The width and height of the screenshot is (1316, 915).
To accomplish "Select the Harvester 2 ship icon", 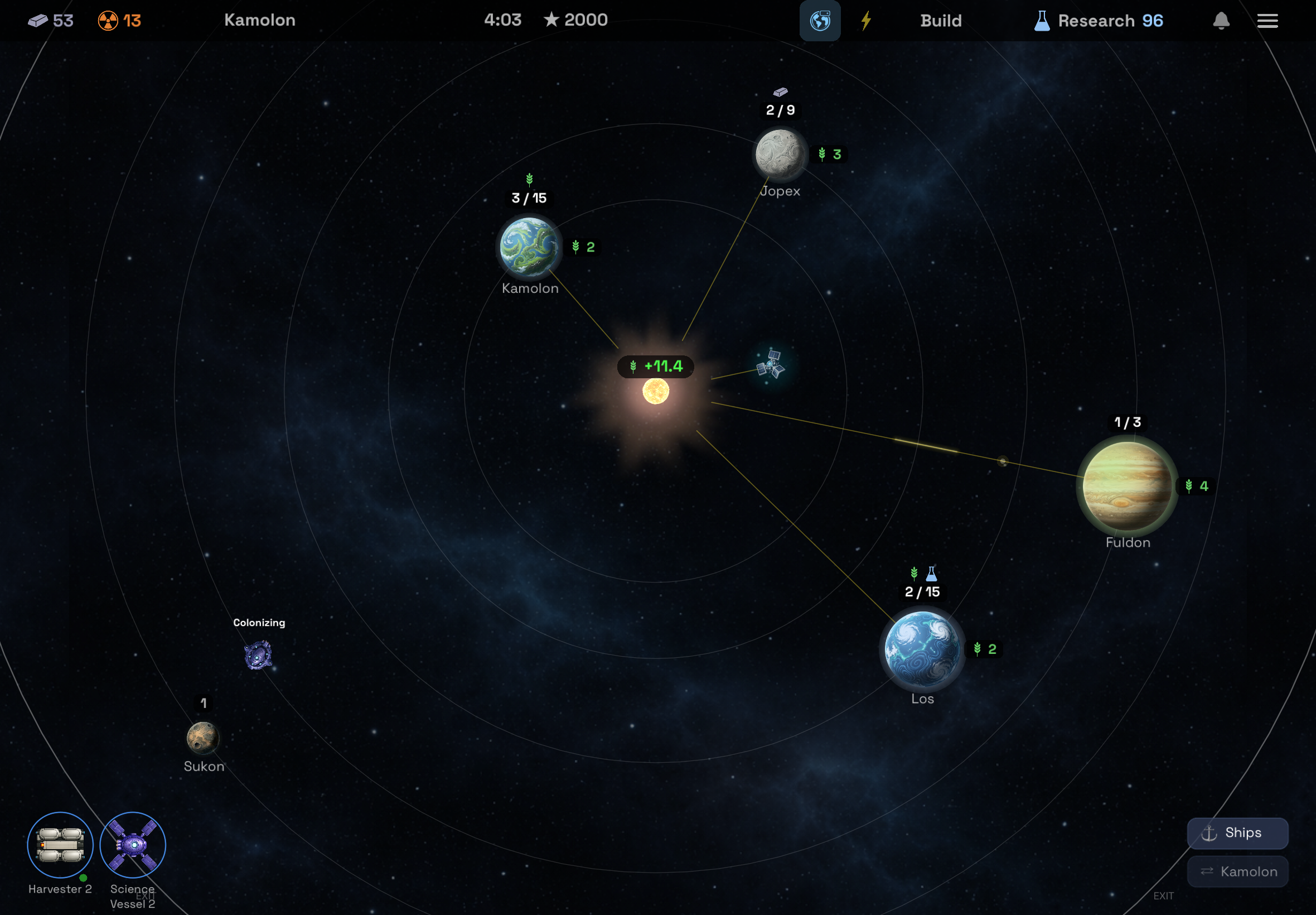I will [x=60, y=845].
